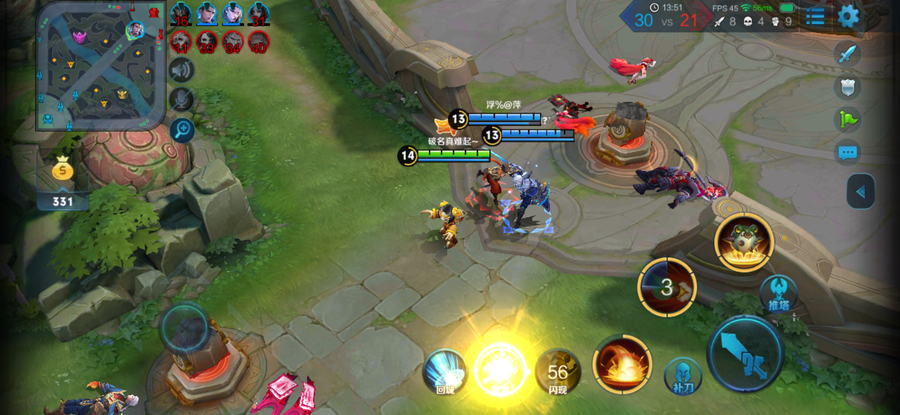900x415 pixels.
Task: Send the sword attack signal
Action: pyautogui.click(x=847, y=54)
